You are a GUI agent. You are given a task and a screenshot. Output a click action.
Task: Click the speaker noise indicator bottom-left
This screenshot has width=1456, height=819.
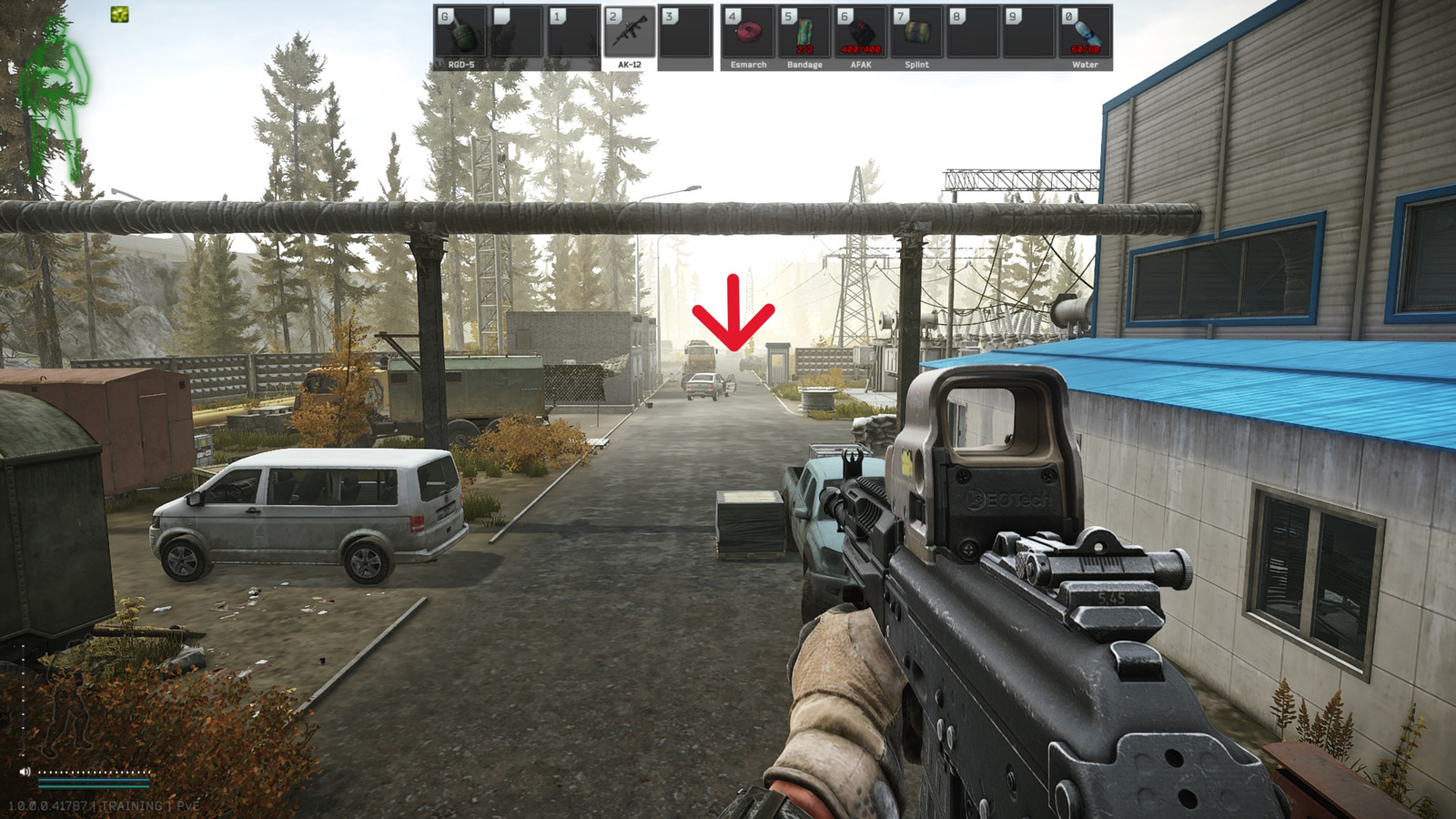click(x=25, y=772)
